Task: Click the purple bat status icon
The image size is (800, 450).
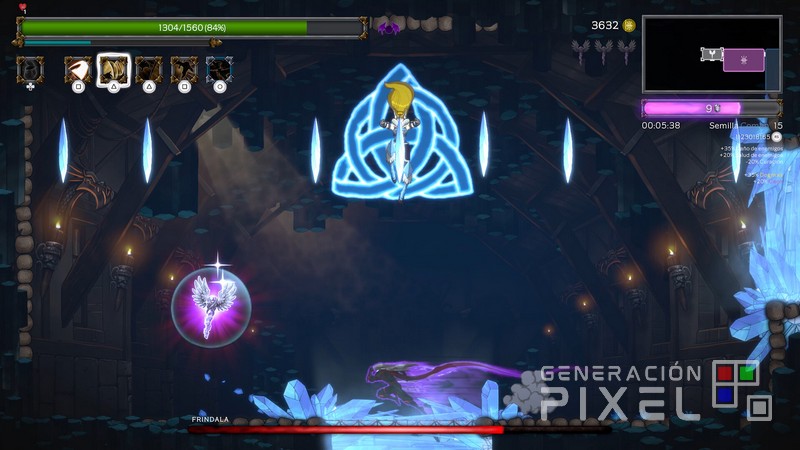Action: (387, 28)
